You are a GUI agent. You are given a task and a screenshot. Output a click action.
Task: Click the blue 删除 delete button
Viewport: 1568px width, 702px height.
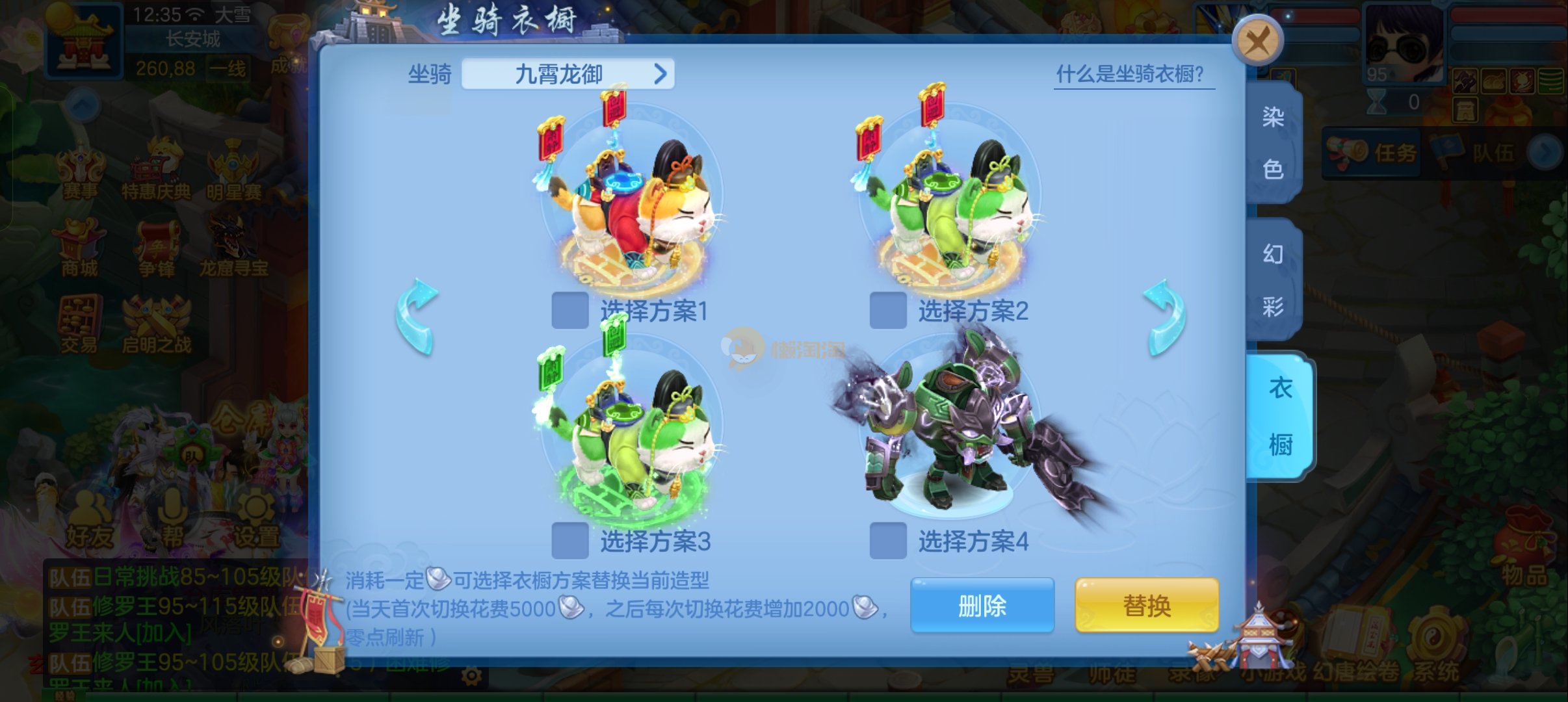tap(982, 606)
